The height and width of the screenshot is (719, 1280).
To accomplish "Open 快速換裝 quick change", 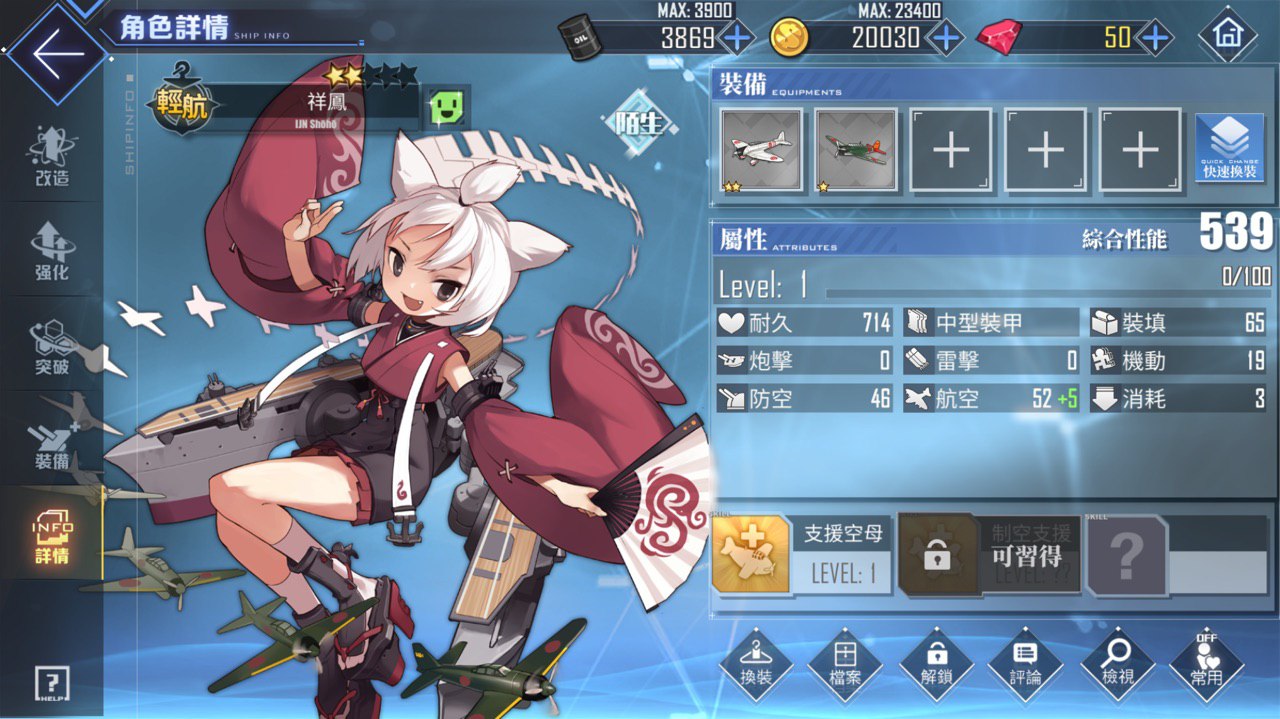I will click(x=1229, y=148).
